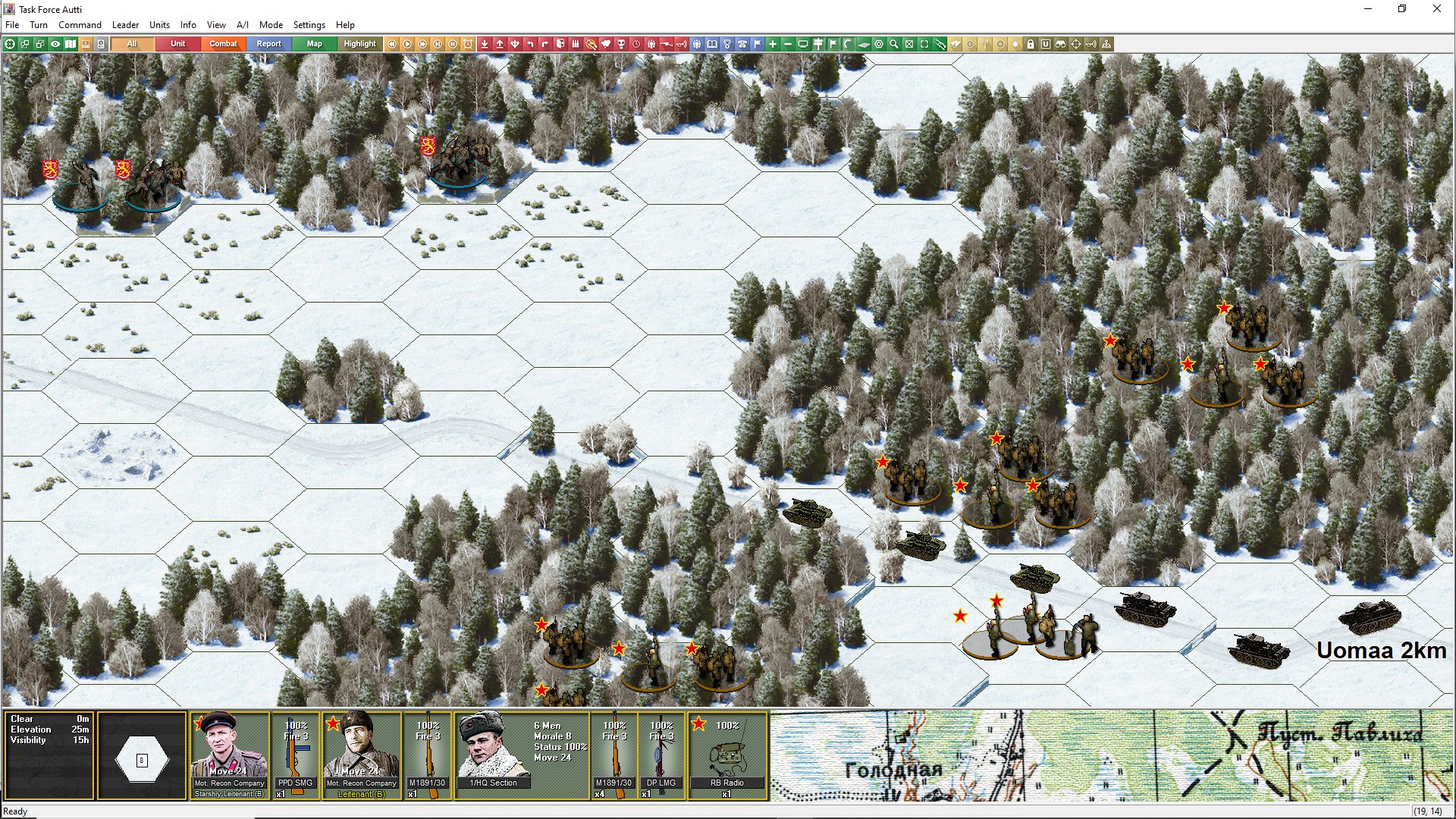The image size is (1456, 819).
Task: Open the A/I menu
Action: click(242, 25)
